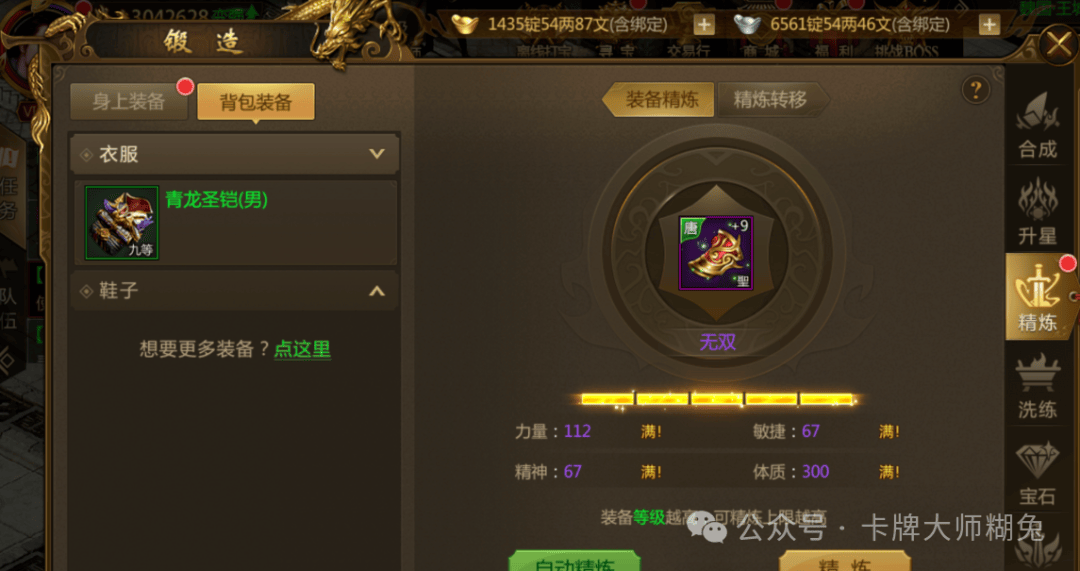Image resolution: width=1080 pixels, height=571 pixels.
Task: Switch to 精炼转移 tab
Action: [769, 99]
